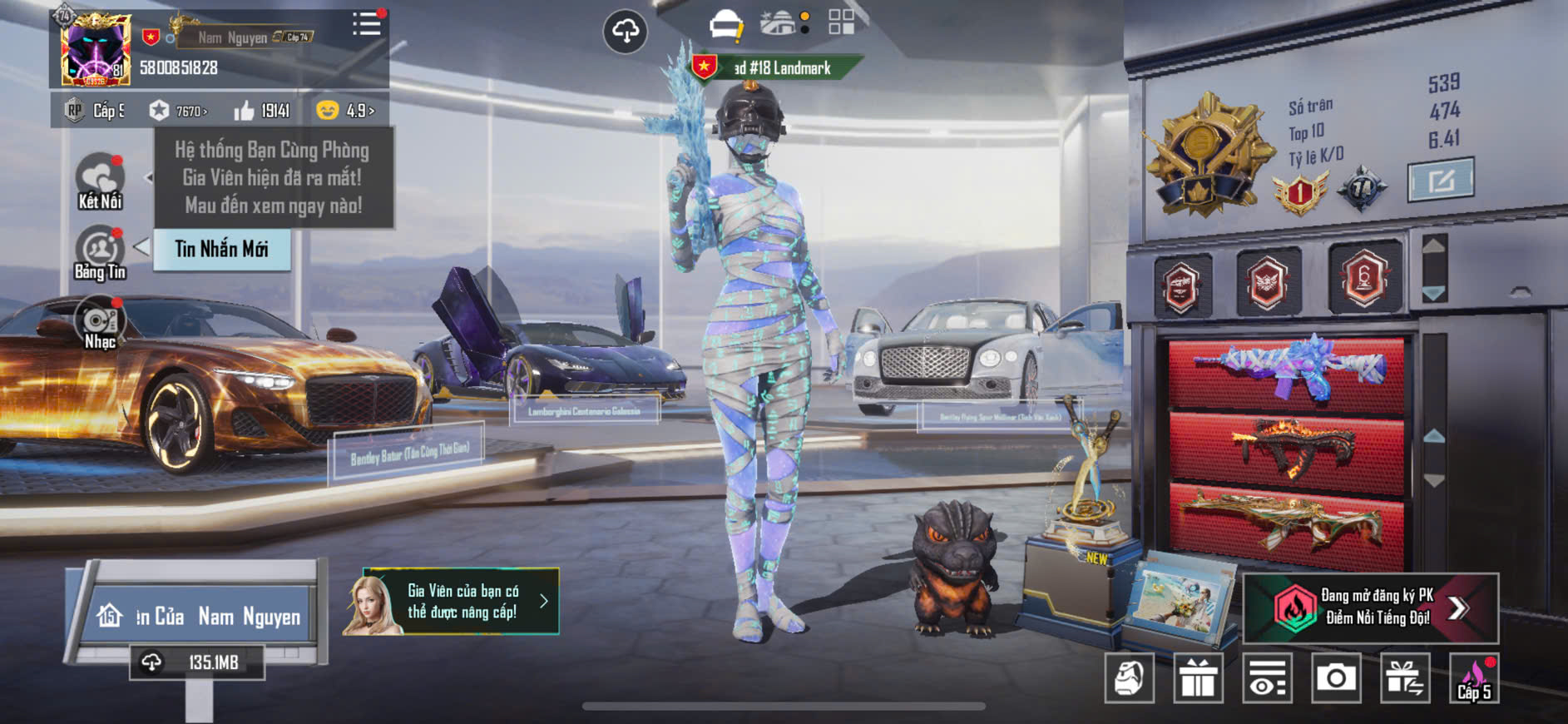This screenshot has height=724, width=1568.
Task: Open Nam Nguyen's profile avatar
Action: [x=95, y=50]
